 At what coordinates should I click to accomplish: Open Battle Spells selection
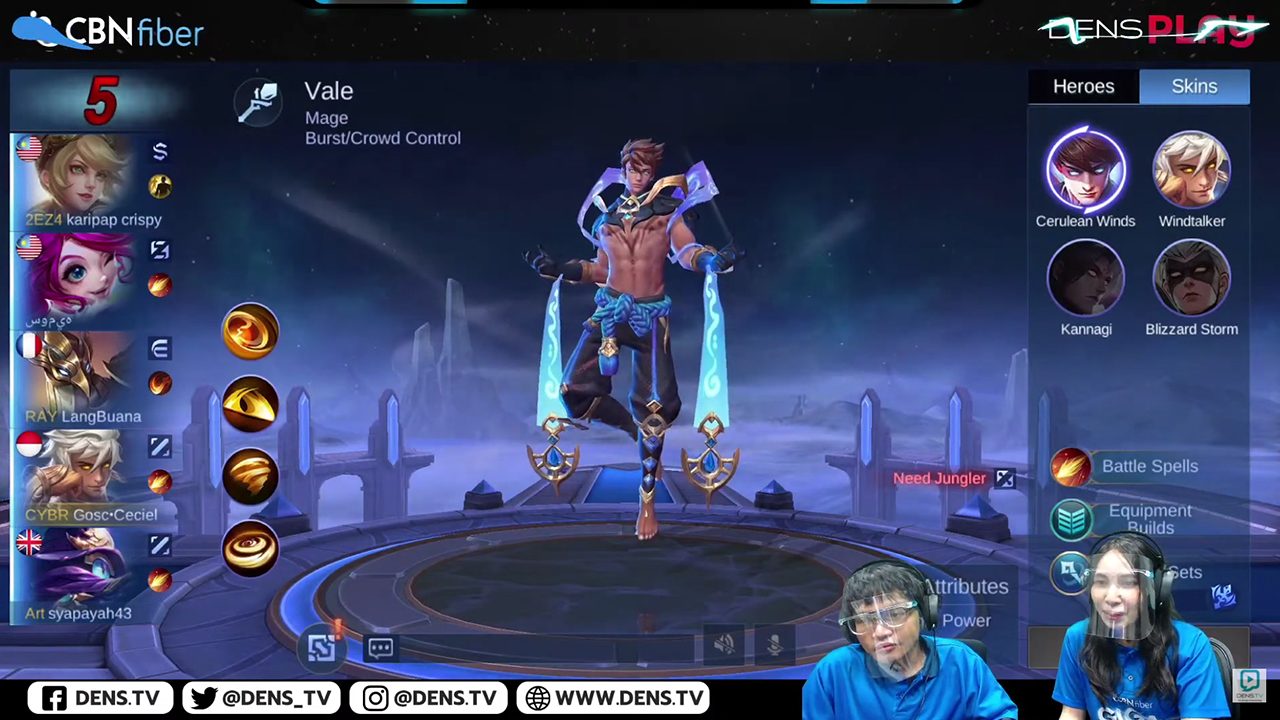tap(1148, 467)
